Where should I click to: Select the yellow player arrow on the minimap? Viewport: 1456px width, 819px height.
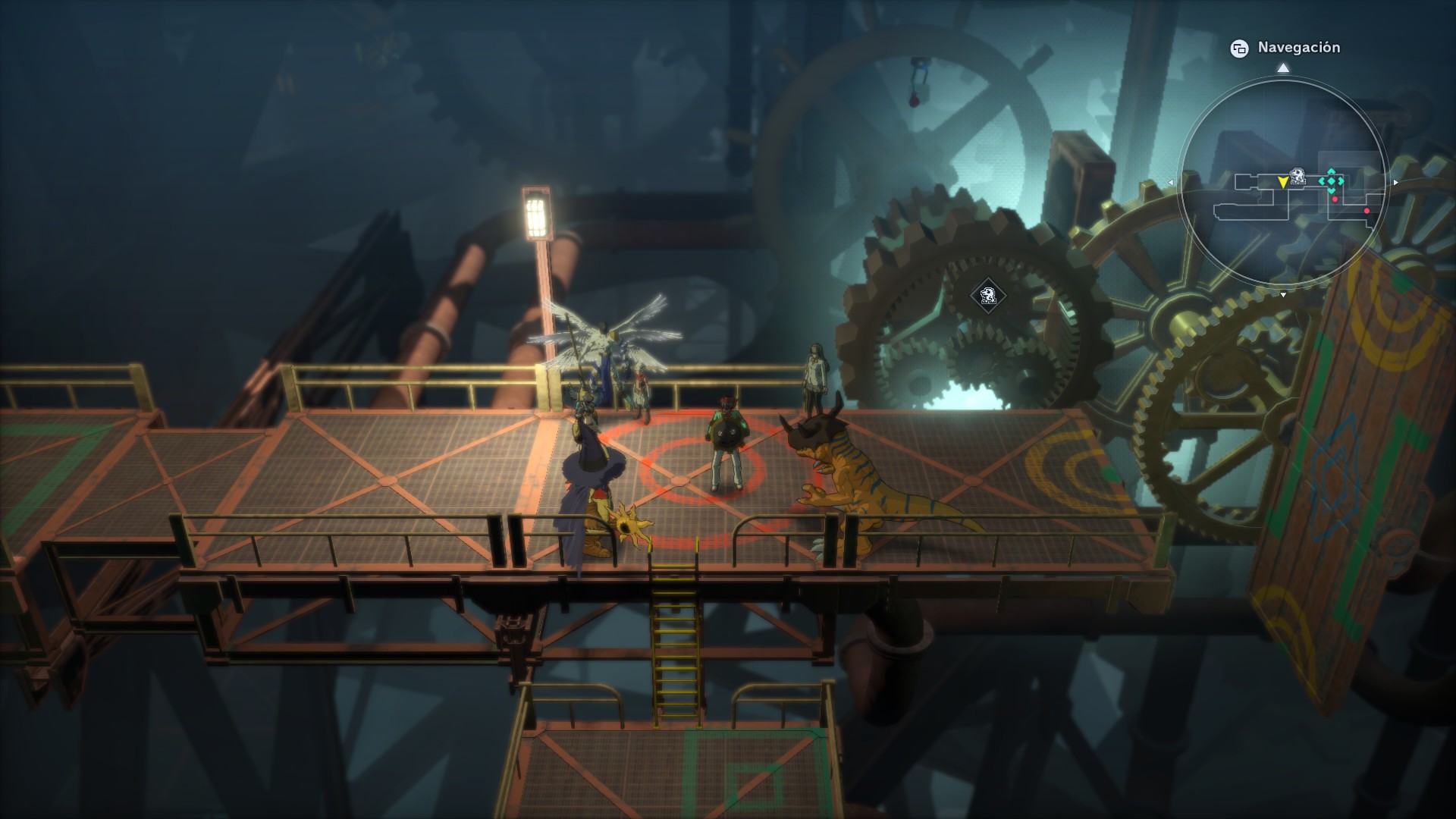(x=1282, y=182)
